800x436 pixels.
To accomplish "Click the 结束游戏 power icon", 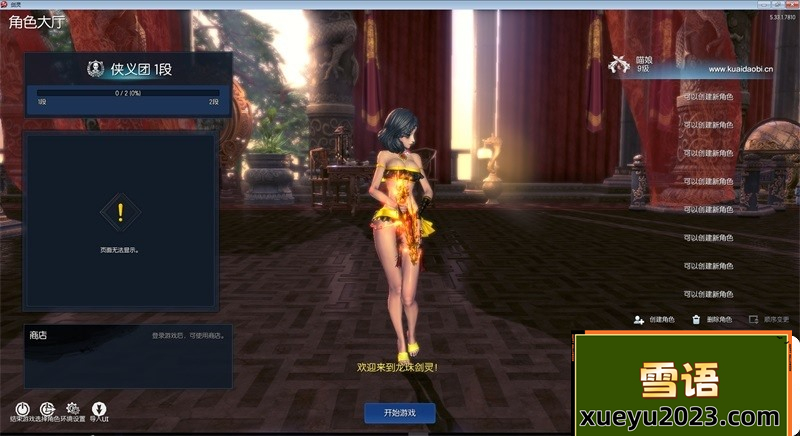I will coord(22,408).
